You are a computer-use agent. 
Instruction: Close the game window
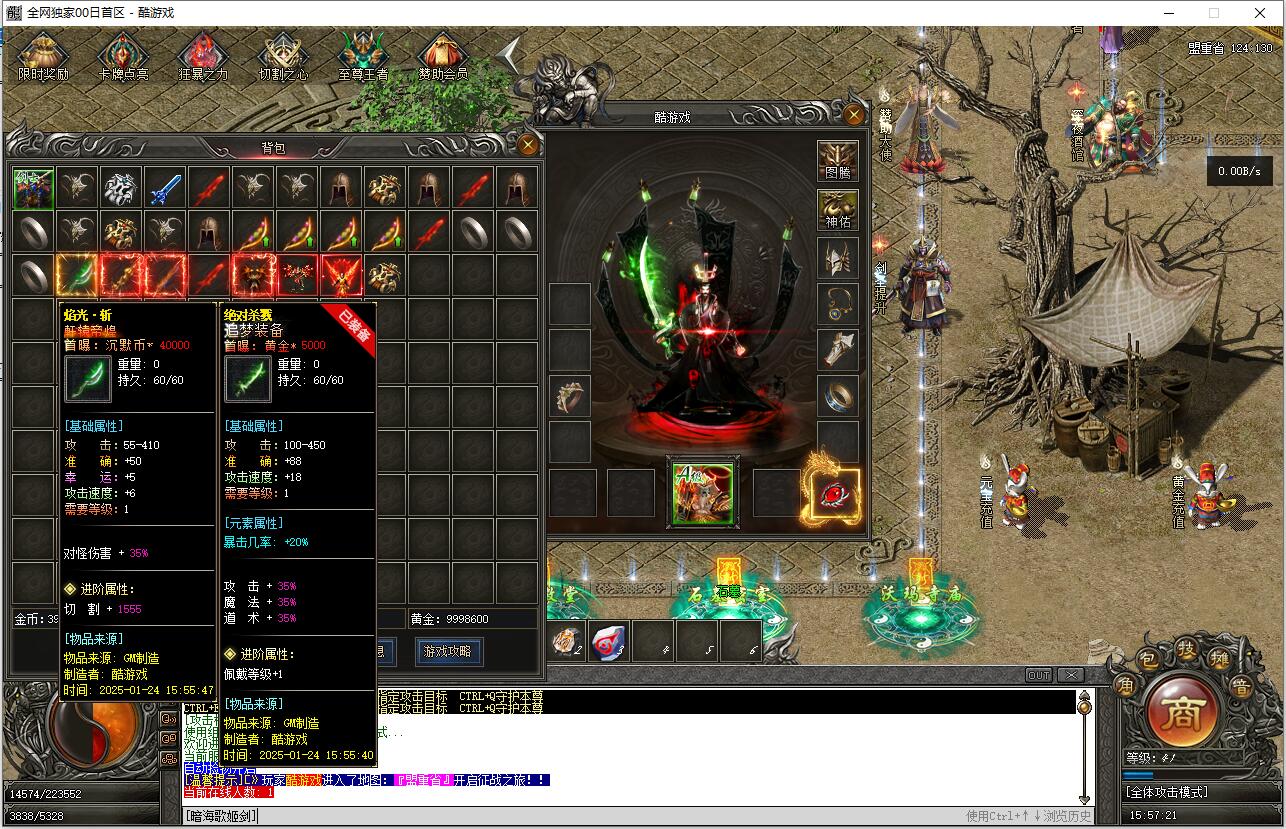[1260, 13]
